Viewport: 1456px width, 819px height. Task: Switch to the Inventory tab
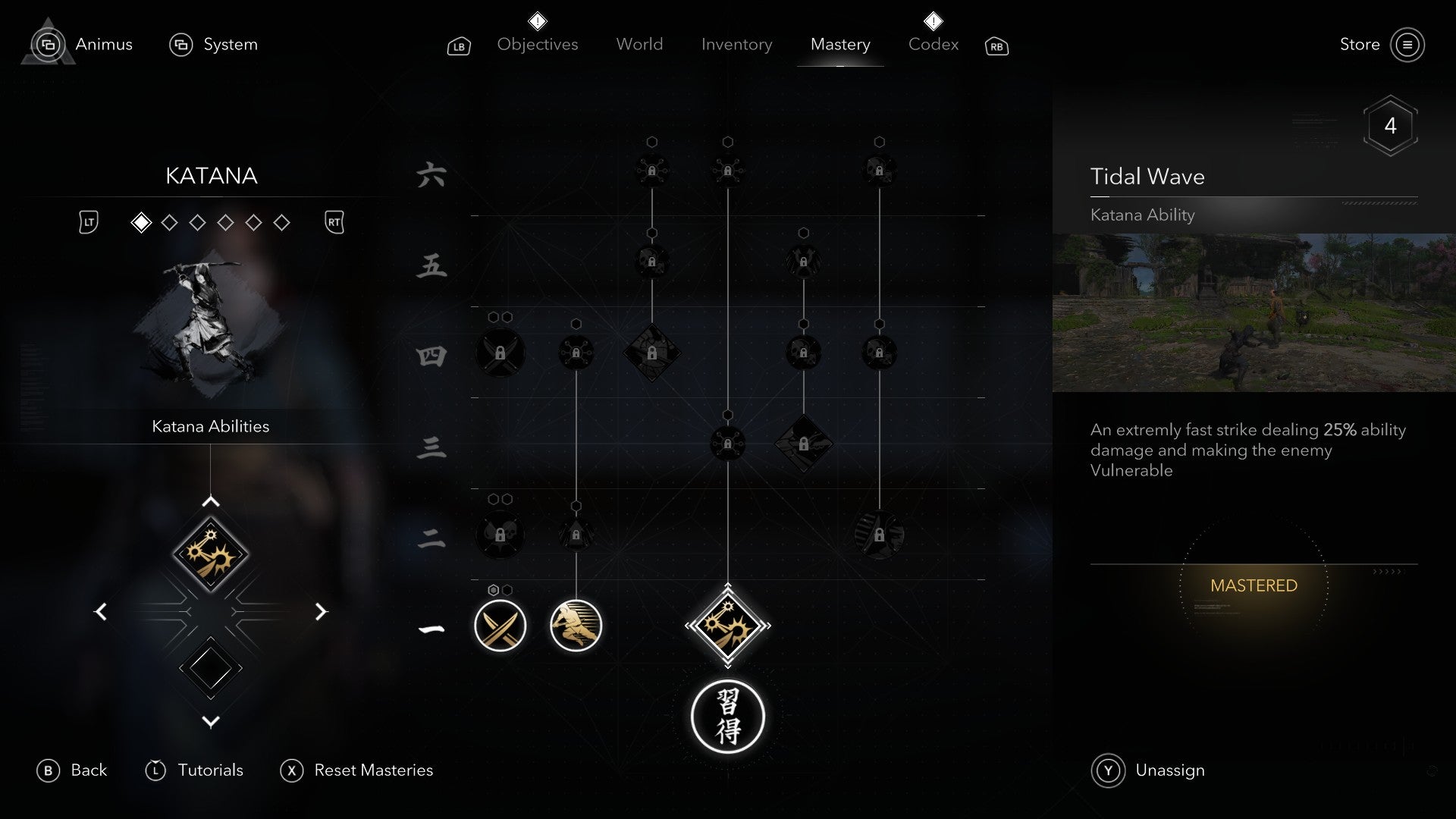point(736,44)
